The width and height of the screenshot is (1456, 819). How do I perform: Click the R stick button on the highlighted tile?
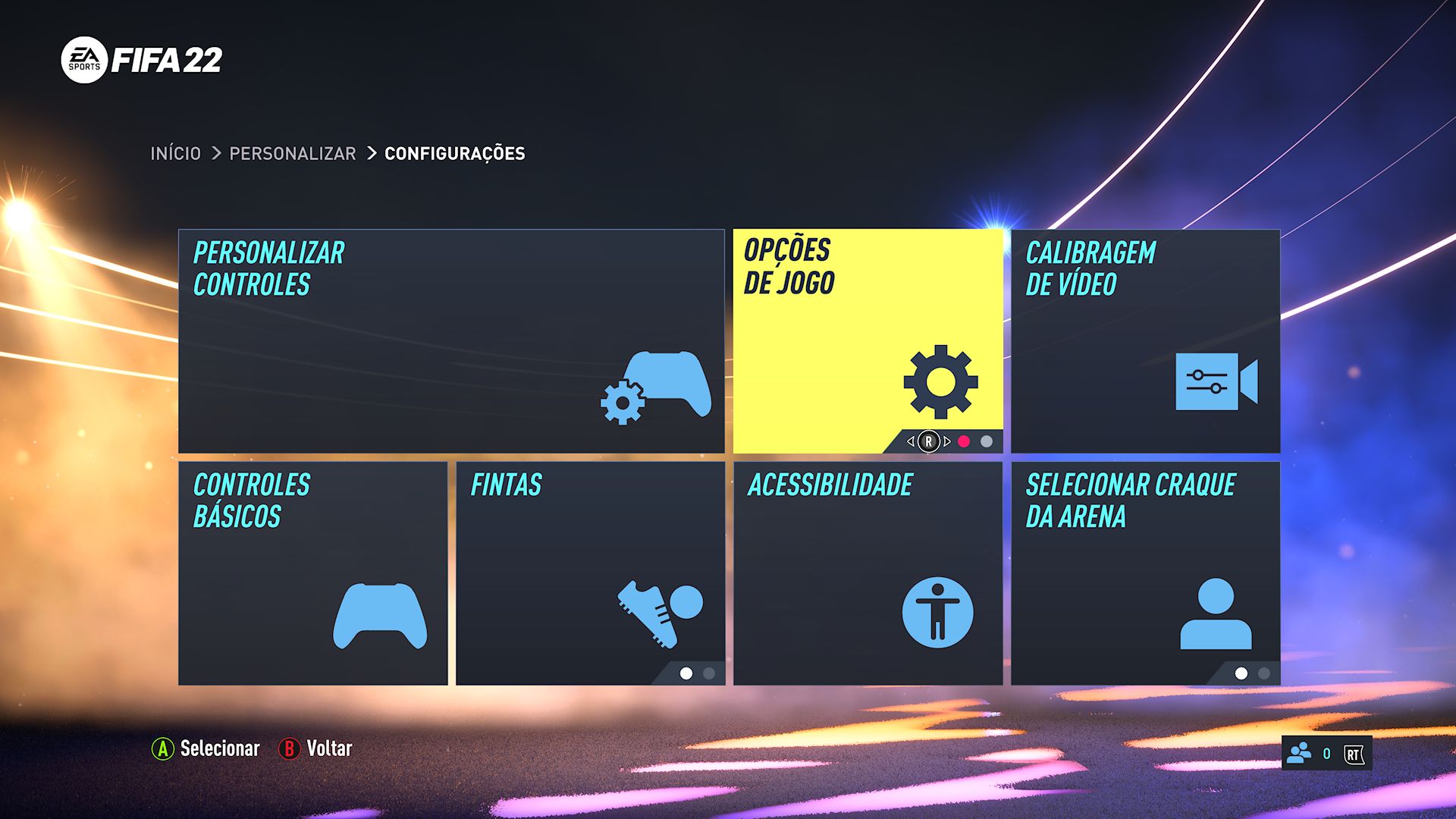tap(929, 441)
